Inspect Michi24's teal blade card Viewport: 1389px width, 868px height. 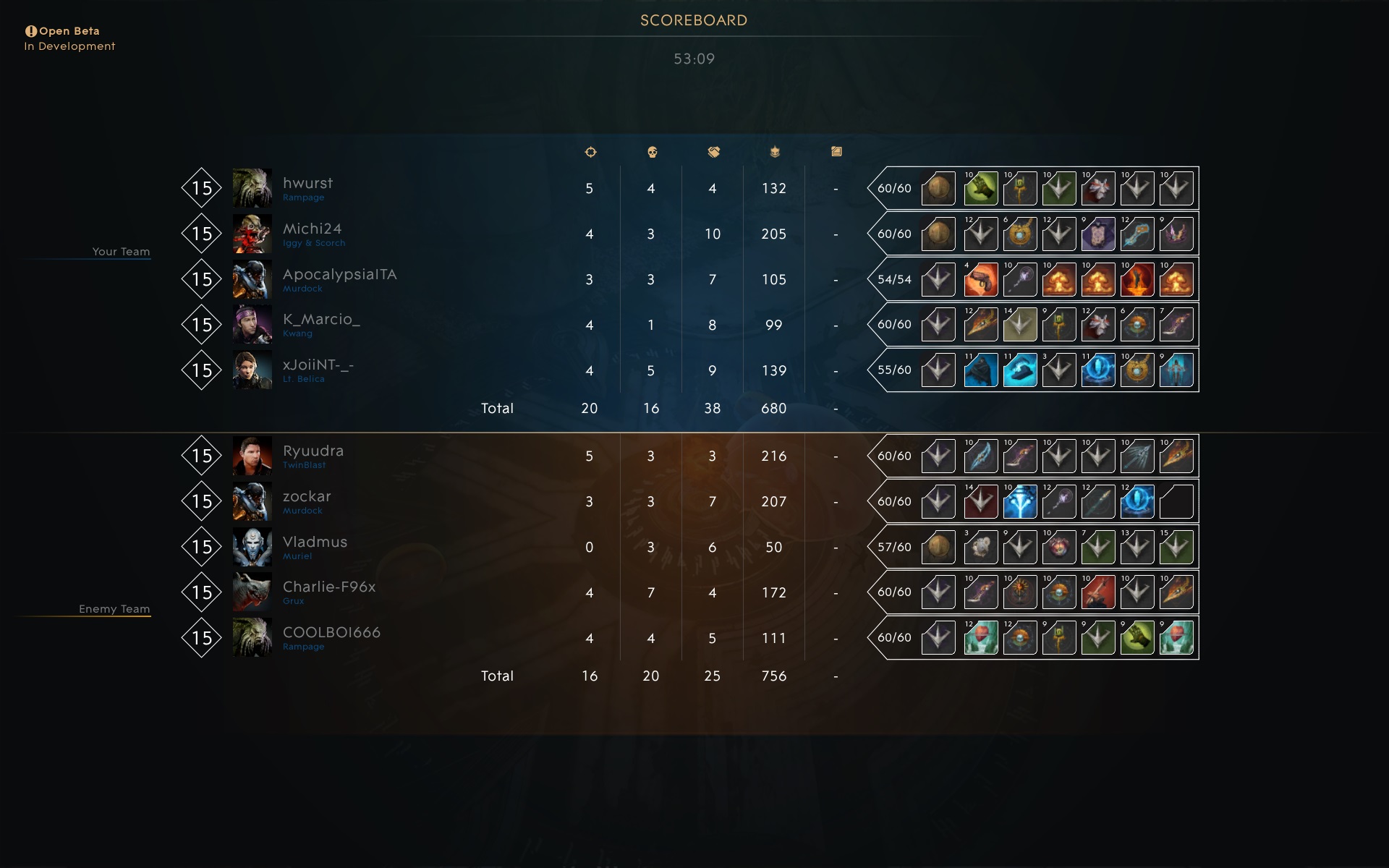coord(1137,234)
